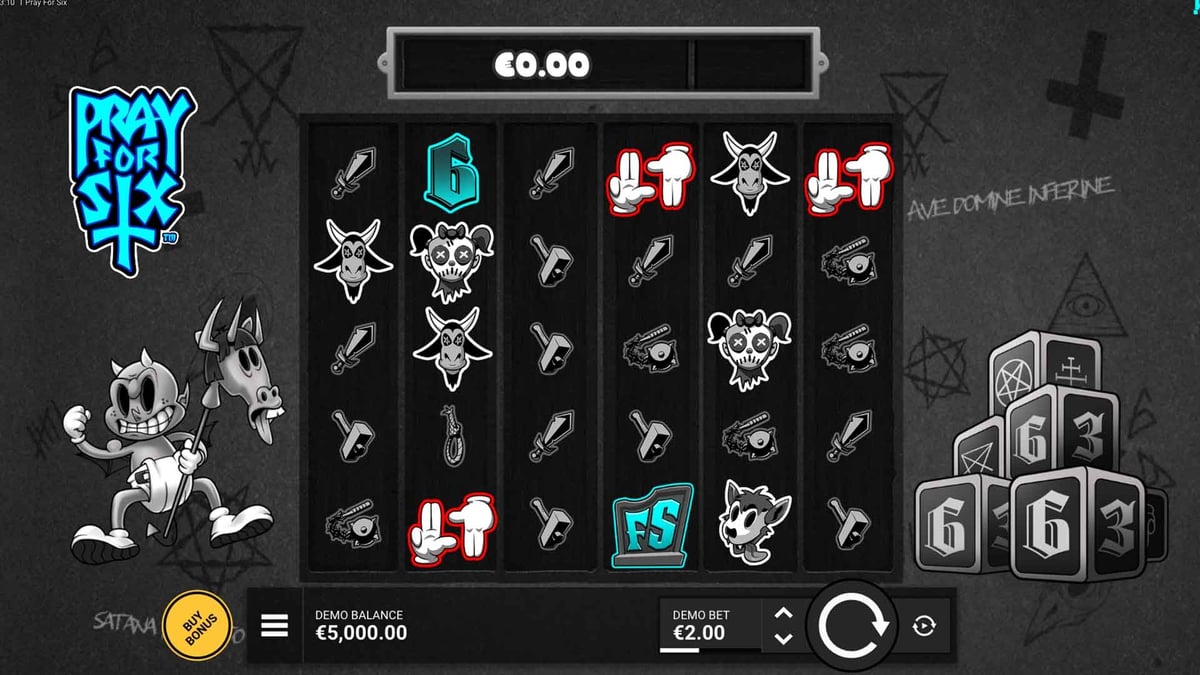
Task: Open the Buy Bonus menu
Action: click(194, 626)
